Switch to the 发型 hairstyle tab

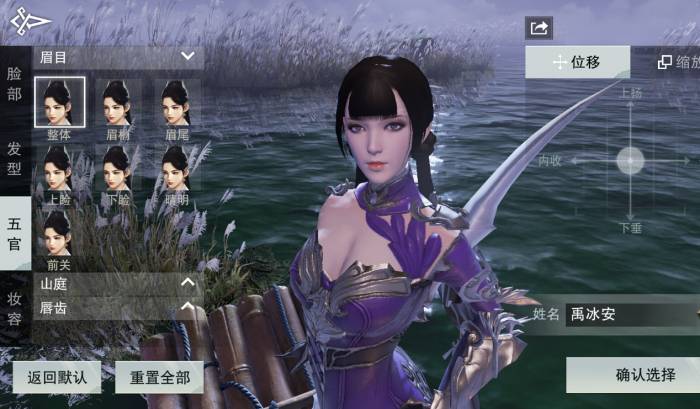click(14, 157)
